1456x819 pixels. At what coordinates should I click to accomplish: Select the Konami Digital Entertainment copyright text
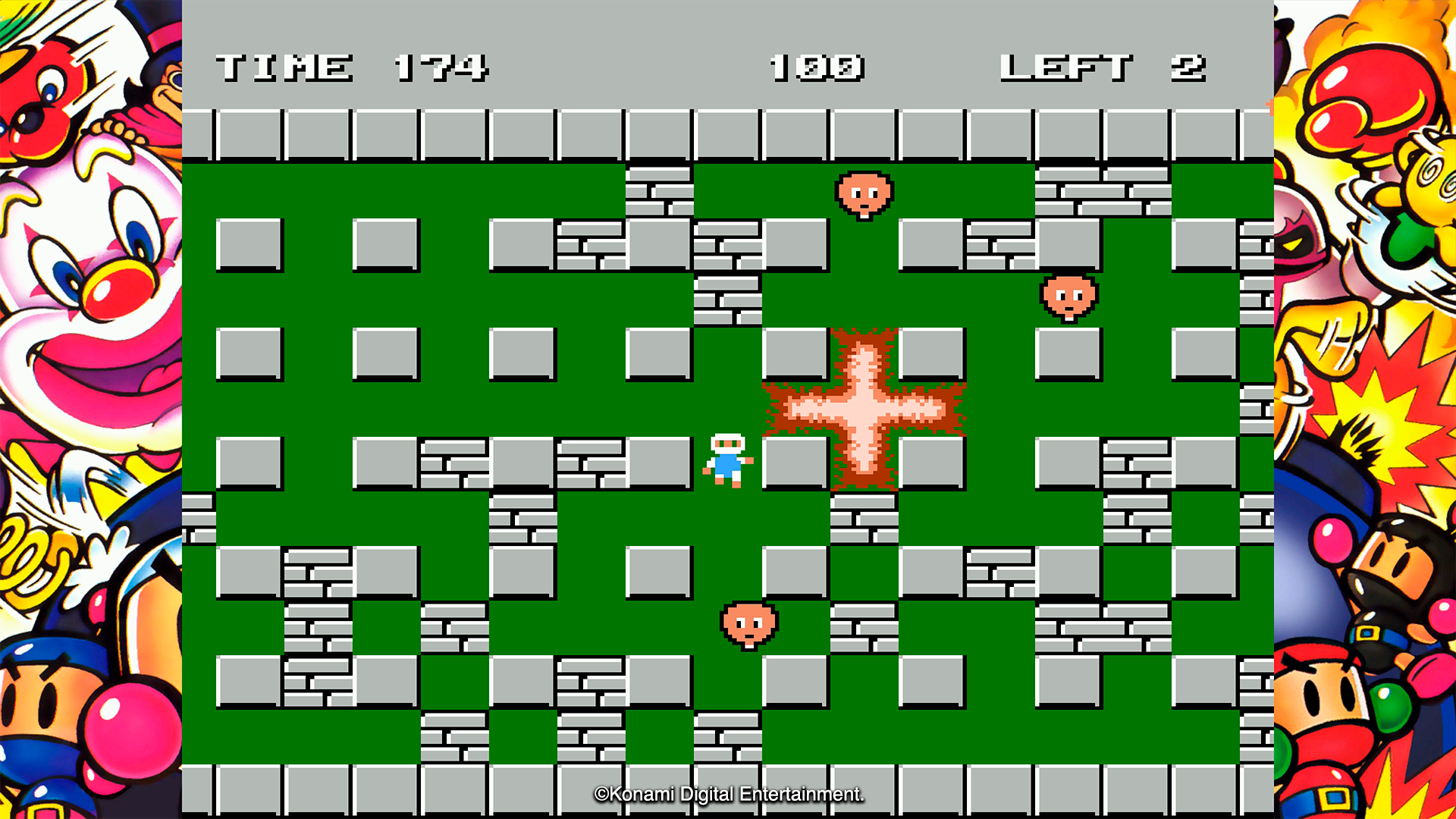730,795
